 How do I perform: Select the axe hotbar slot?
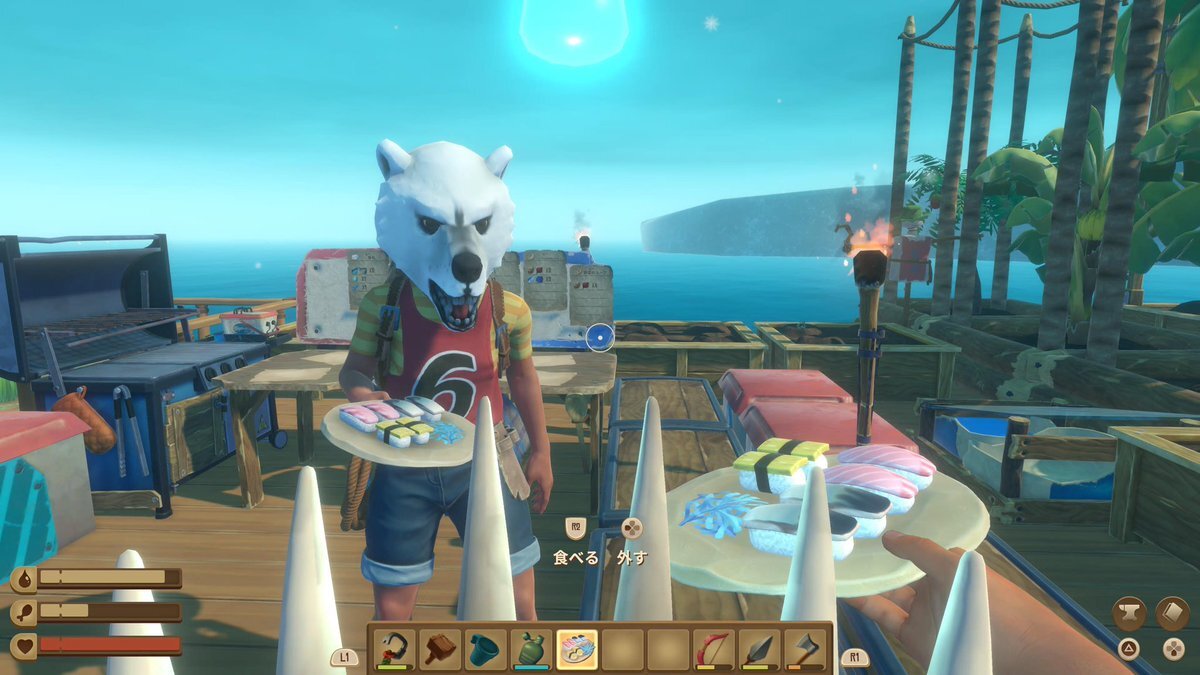click(804, 649)
